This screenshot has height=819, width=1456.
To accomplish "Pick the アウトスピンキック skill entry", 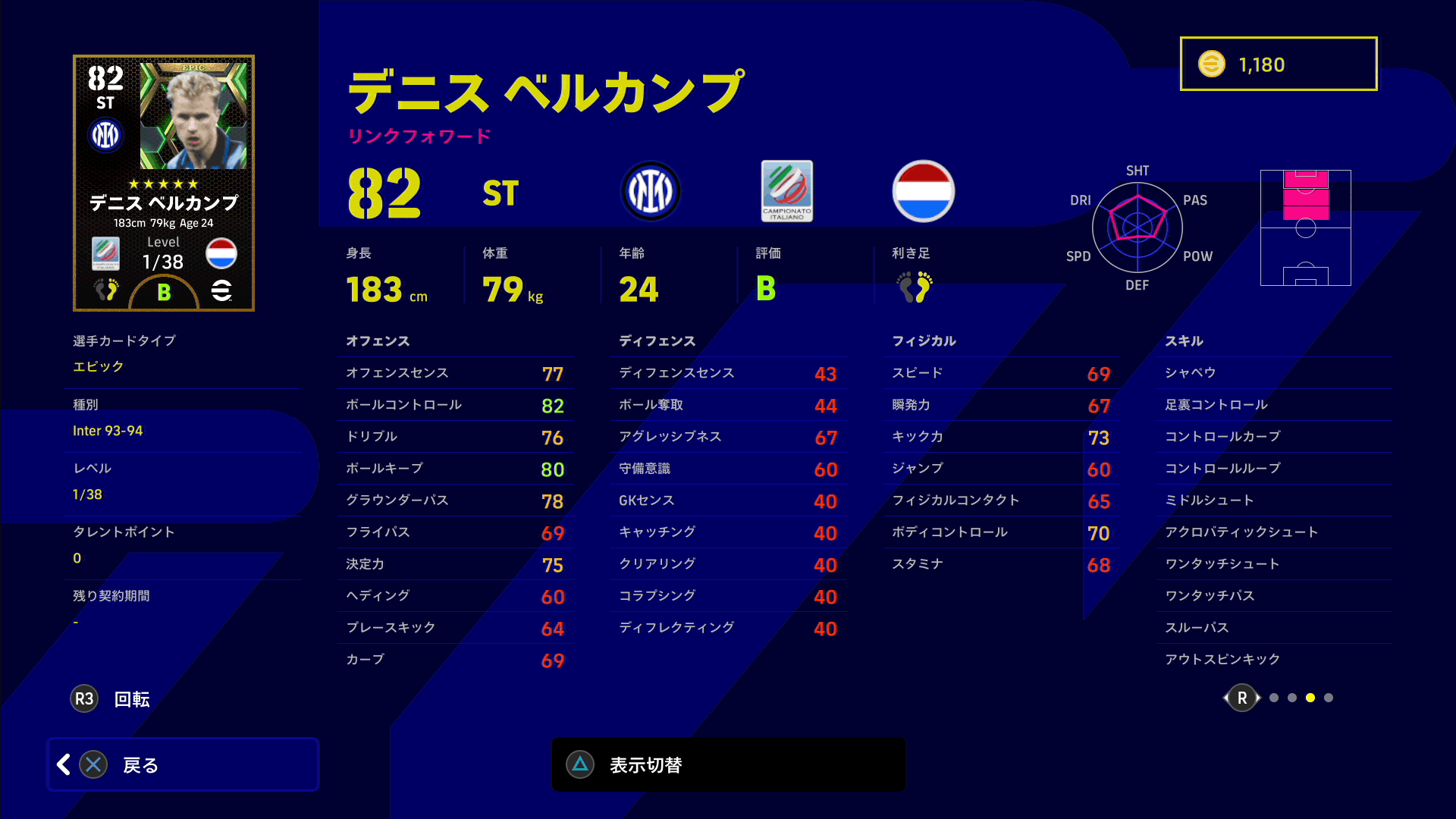I will 1278,659.
